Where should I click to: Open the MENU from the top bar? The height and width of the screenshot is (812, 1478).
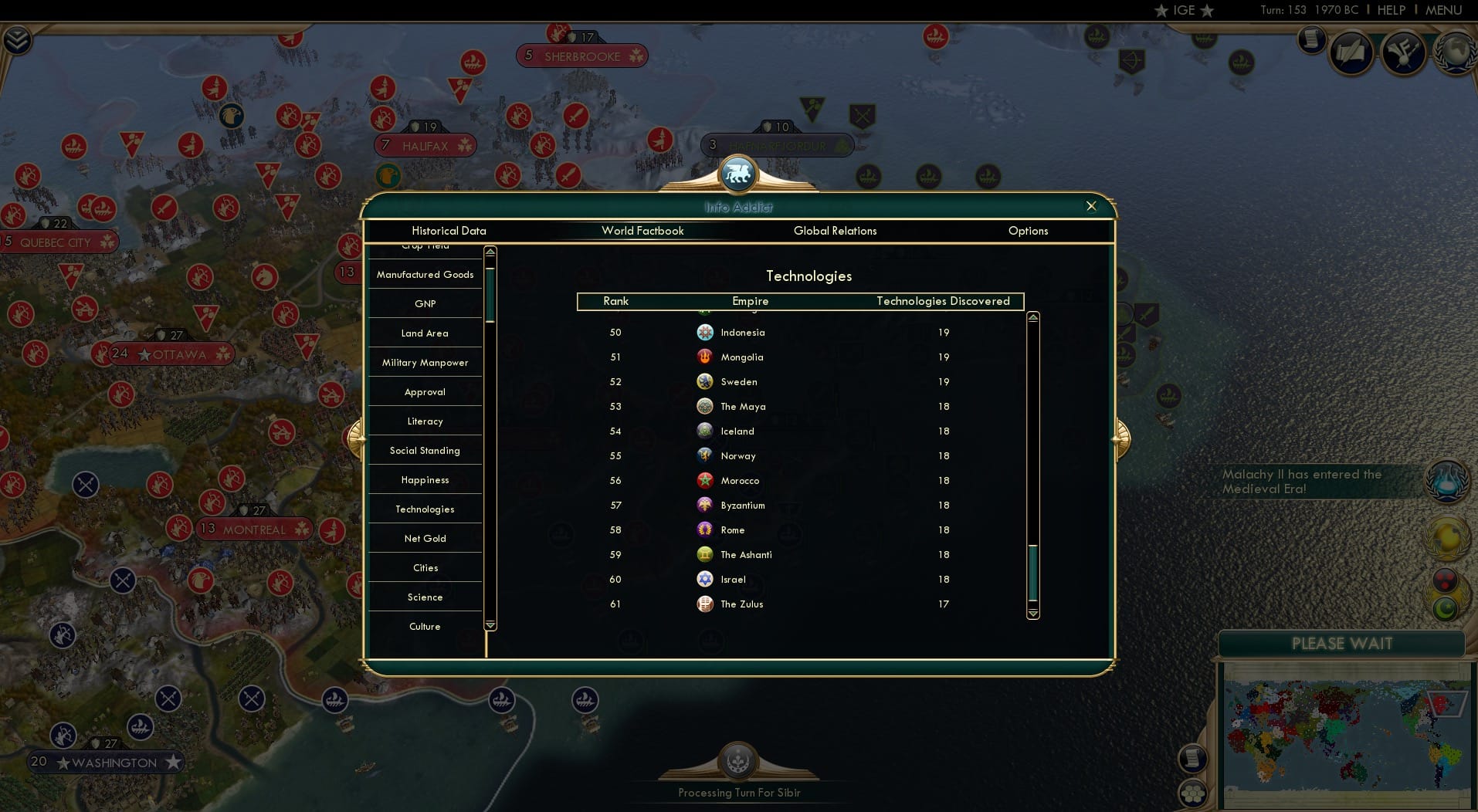[x=1442, y=10]
